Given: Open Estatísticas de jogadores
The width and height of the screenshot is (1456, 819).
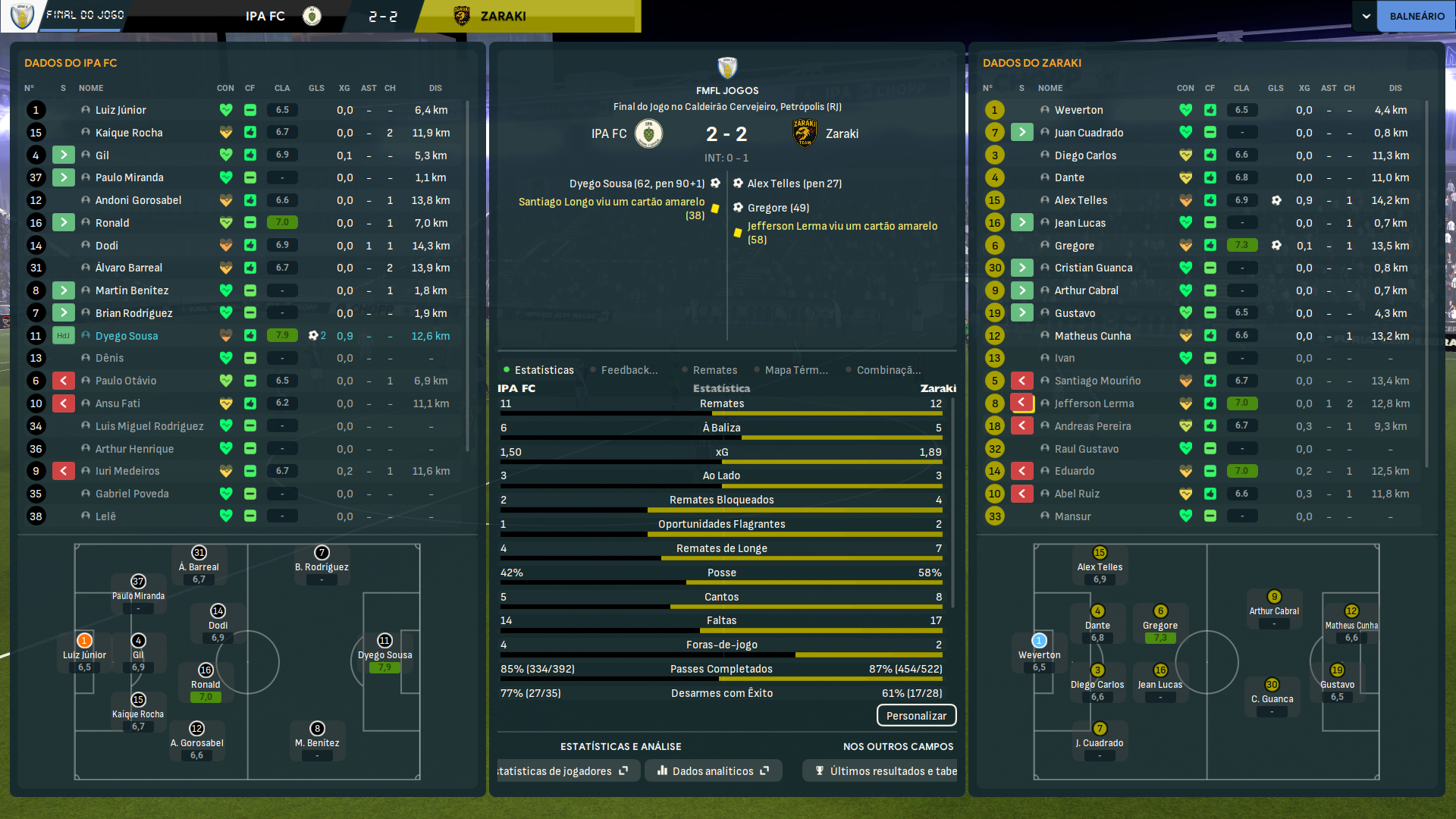Looking at the screenshot, I should pyautogui.click(x=561, y=771).
